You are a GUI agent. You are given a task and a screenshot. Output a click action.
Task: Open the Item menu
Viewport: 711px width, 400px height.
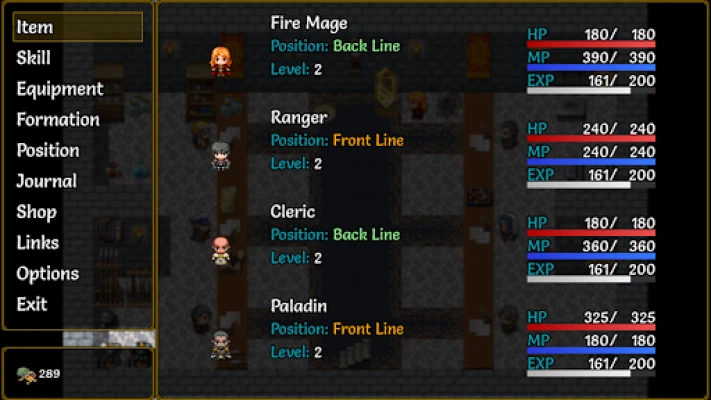(76, 28)
